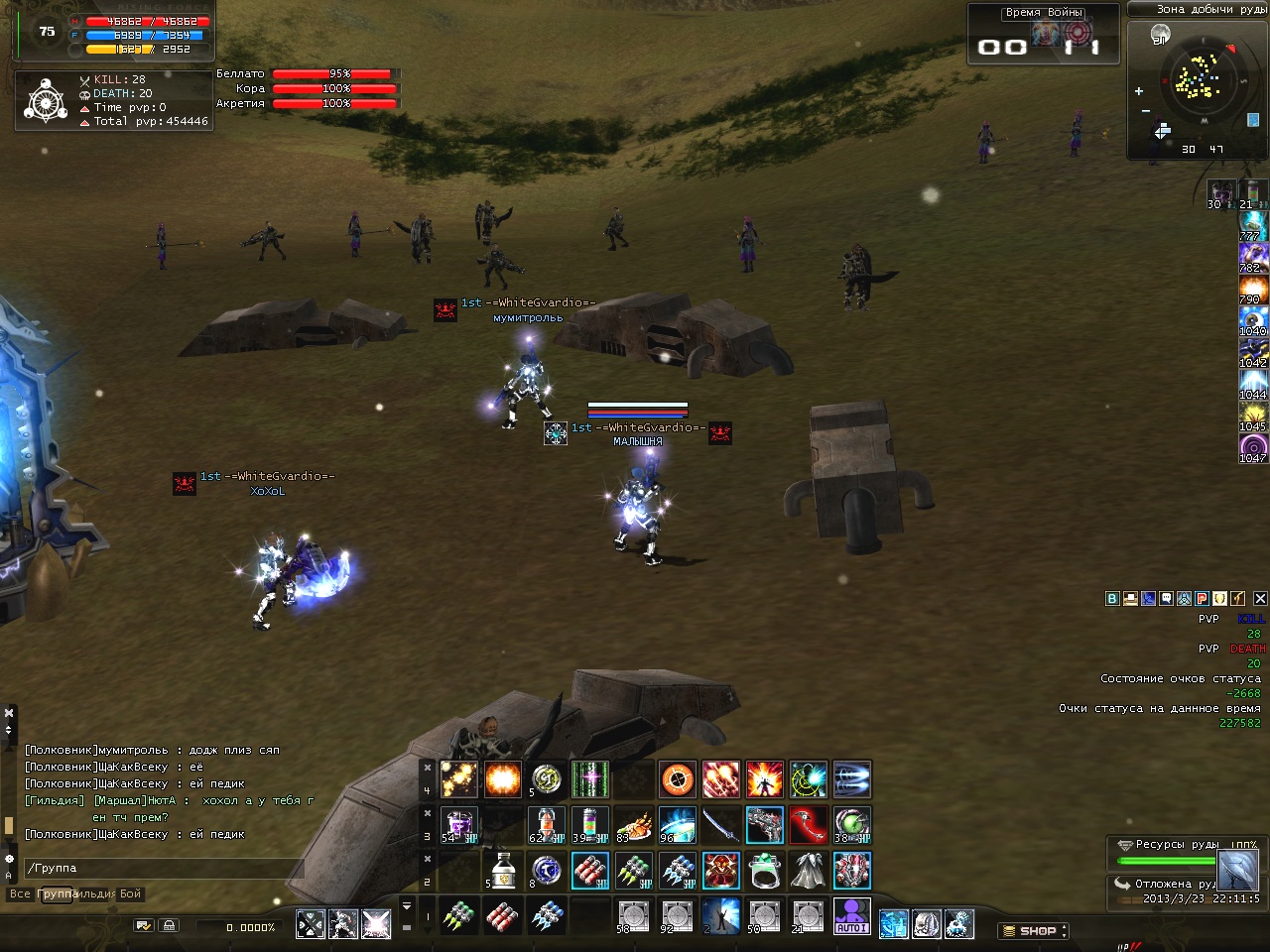Open the SHOP button
The height and width of the screenshot is (952, 1270).
pos(1033,931)
